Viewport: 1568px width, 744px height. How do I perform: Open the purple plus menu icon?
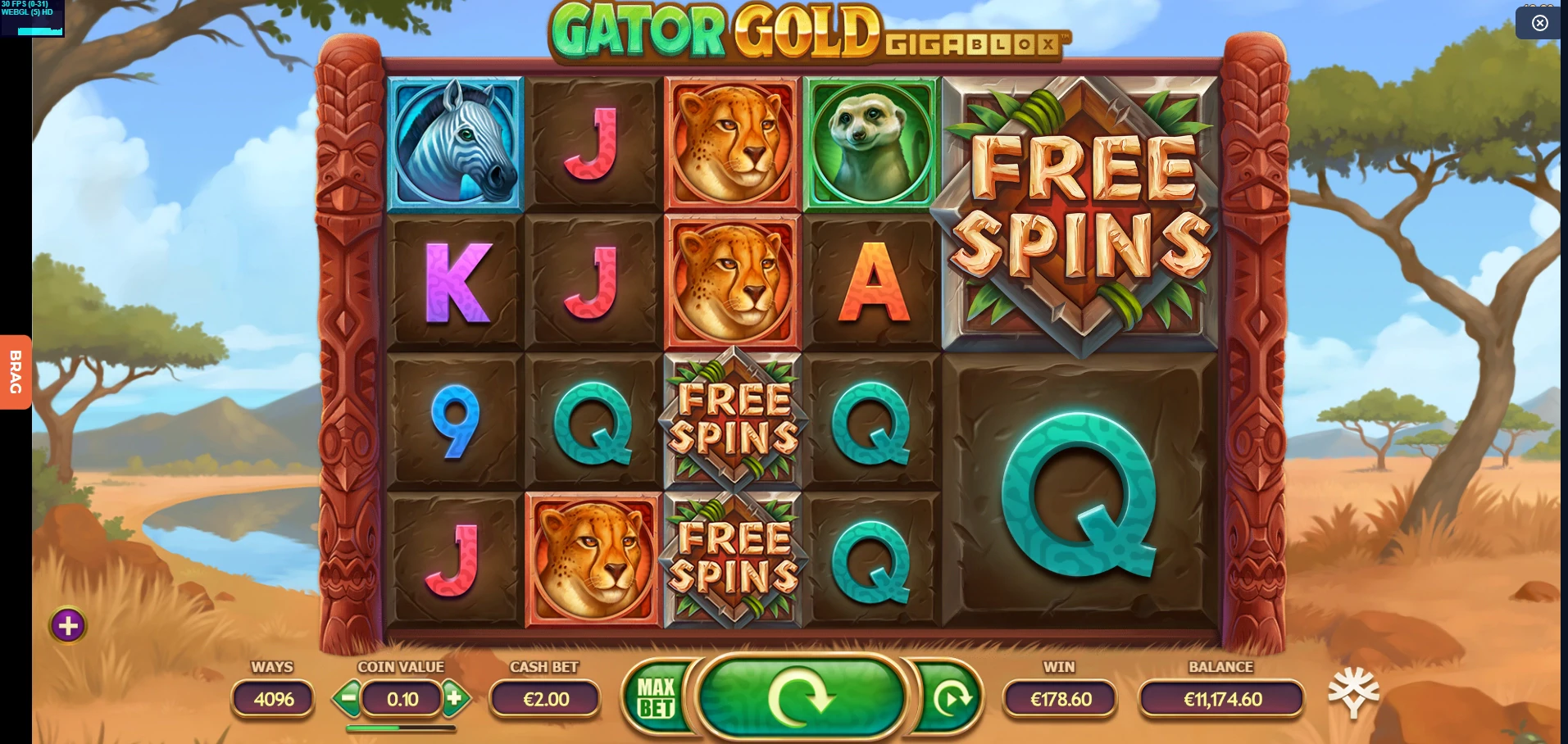pyautogui.click(x=67, y=627)
